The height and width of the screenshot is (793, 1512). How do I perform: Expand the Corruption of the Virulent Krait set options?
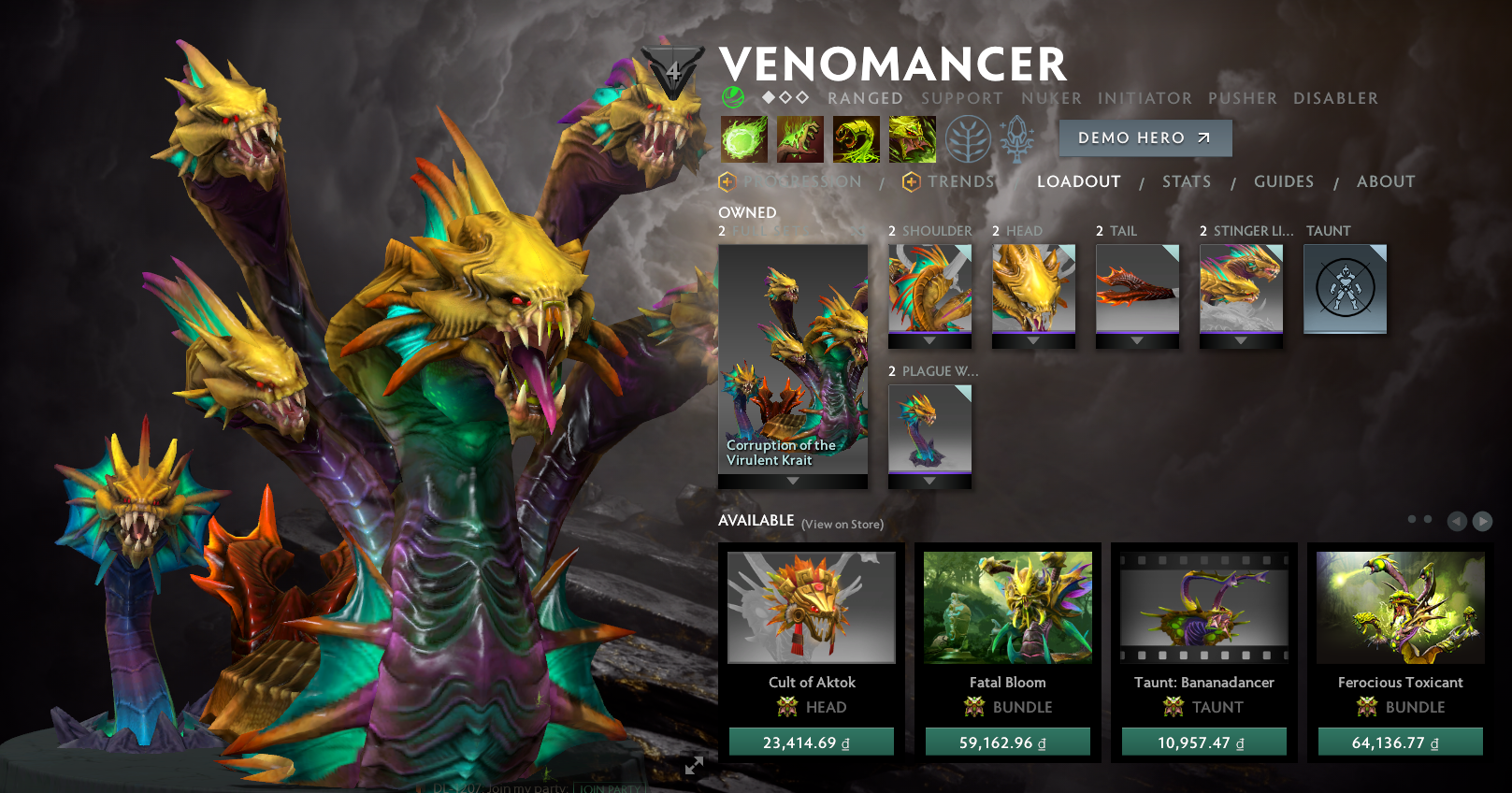pos(793,478)
